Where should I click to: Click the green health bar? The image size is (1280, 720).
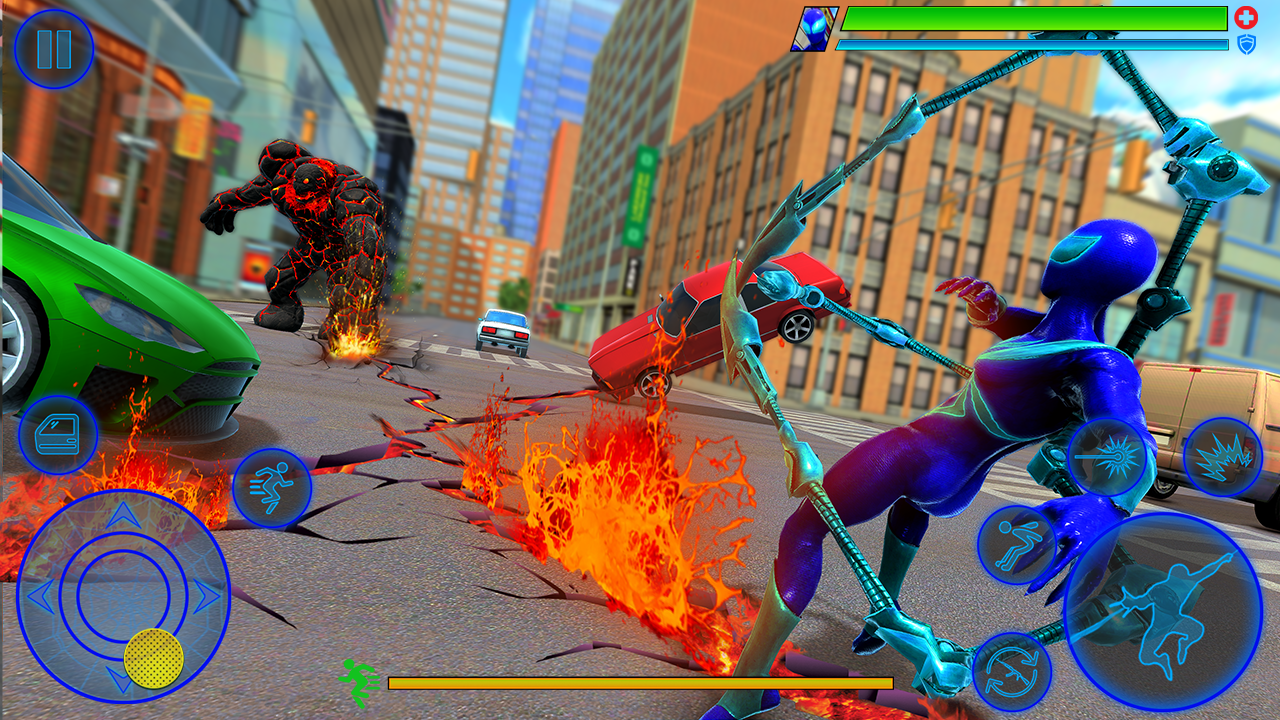pos(1035,17)
